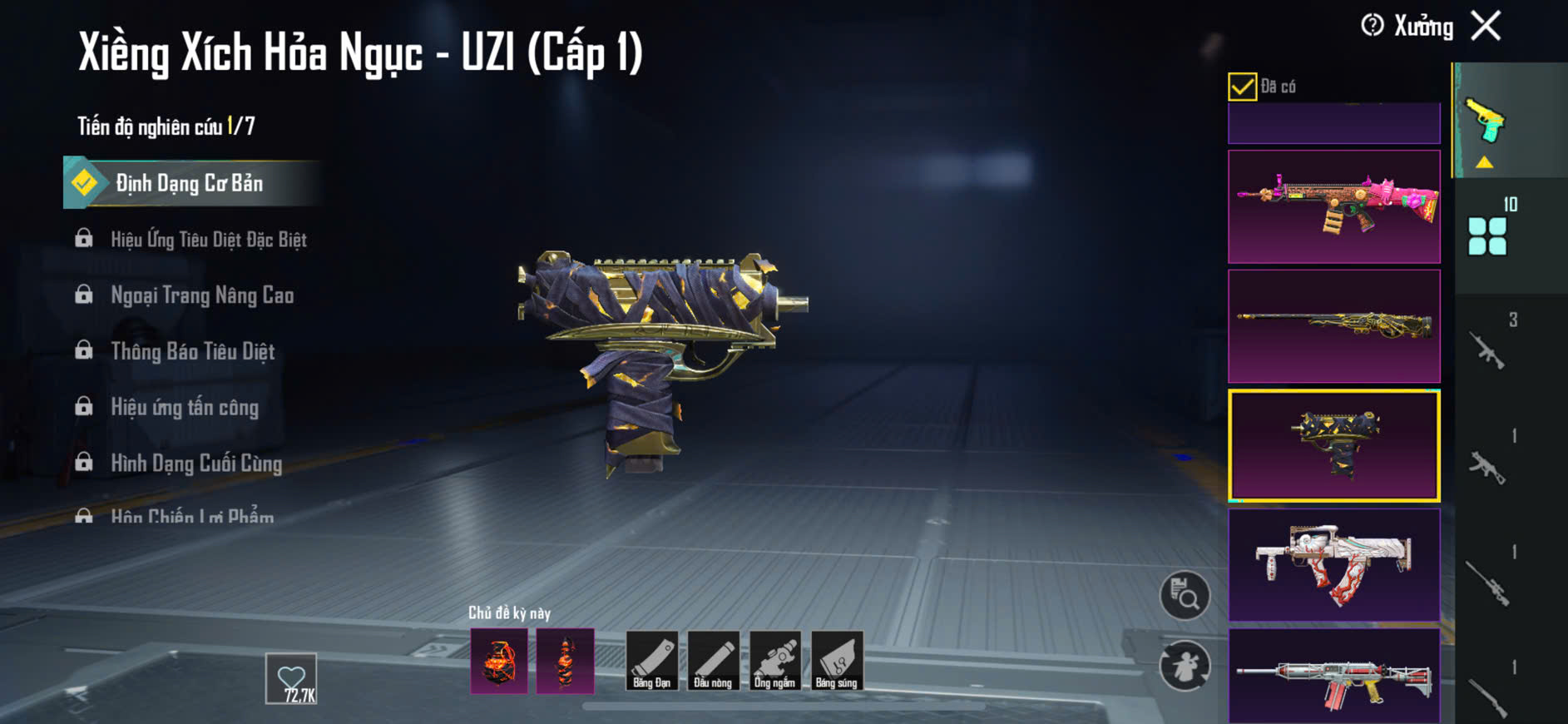Screen dimensions: 1568x724
Task: Close the weapon workshop screen
Action: tap(1486, 26)
